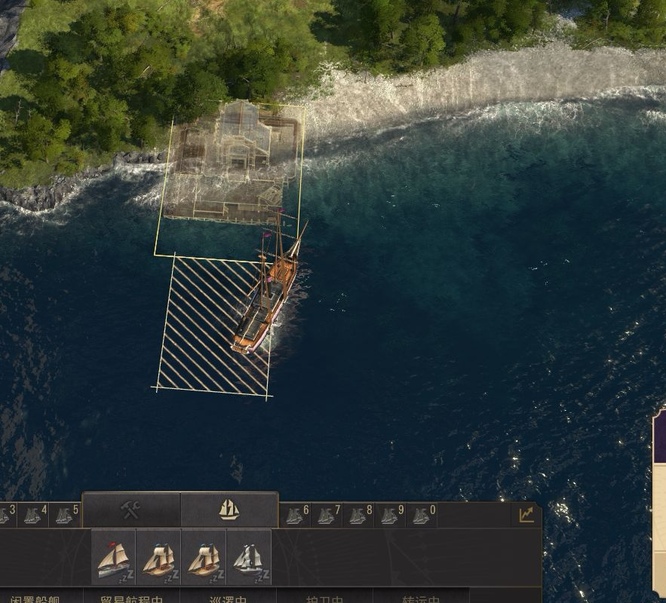Select ship group 0 shortcut
The height and width of the screenshot is (603, 666).
click(x=422, y=515)
